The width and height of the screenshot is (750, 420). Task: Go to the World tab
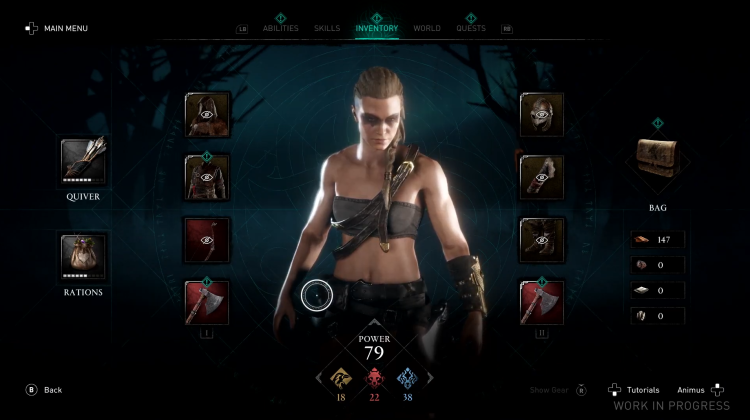pyautogui.click(x=427, y=28)
